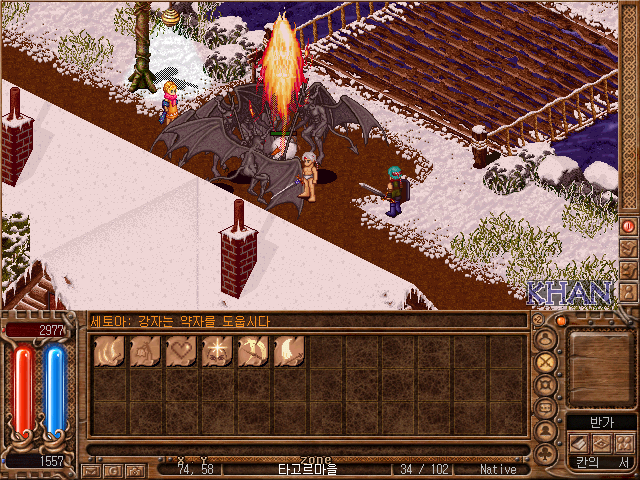The image size is (640, 480).
Task: Click the crossed-swords round button
Action: (546, 361)
